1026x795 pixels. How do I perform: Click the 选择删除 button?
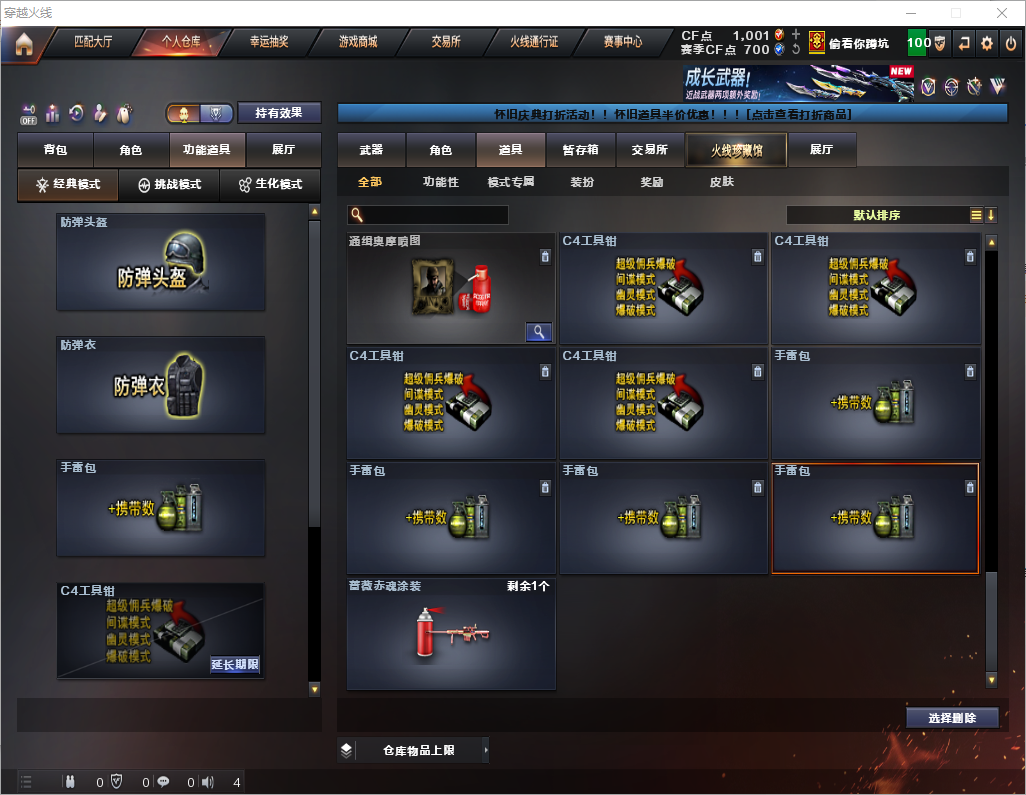click(x=952, y=718)
